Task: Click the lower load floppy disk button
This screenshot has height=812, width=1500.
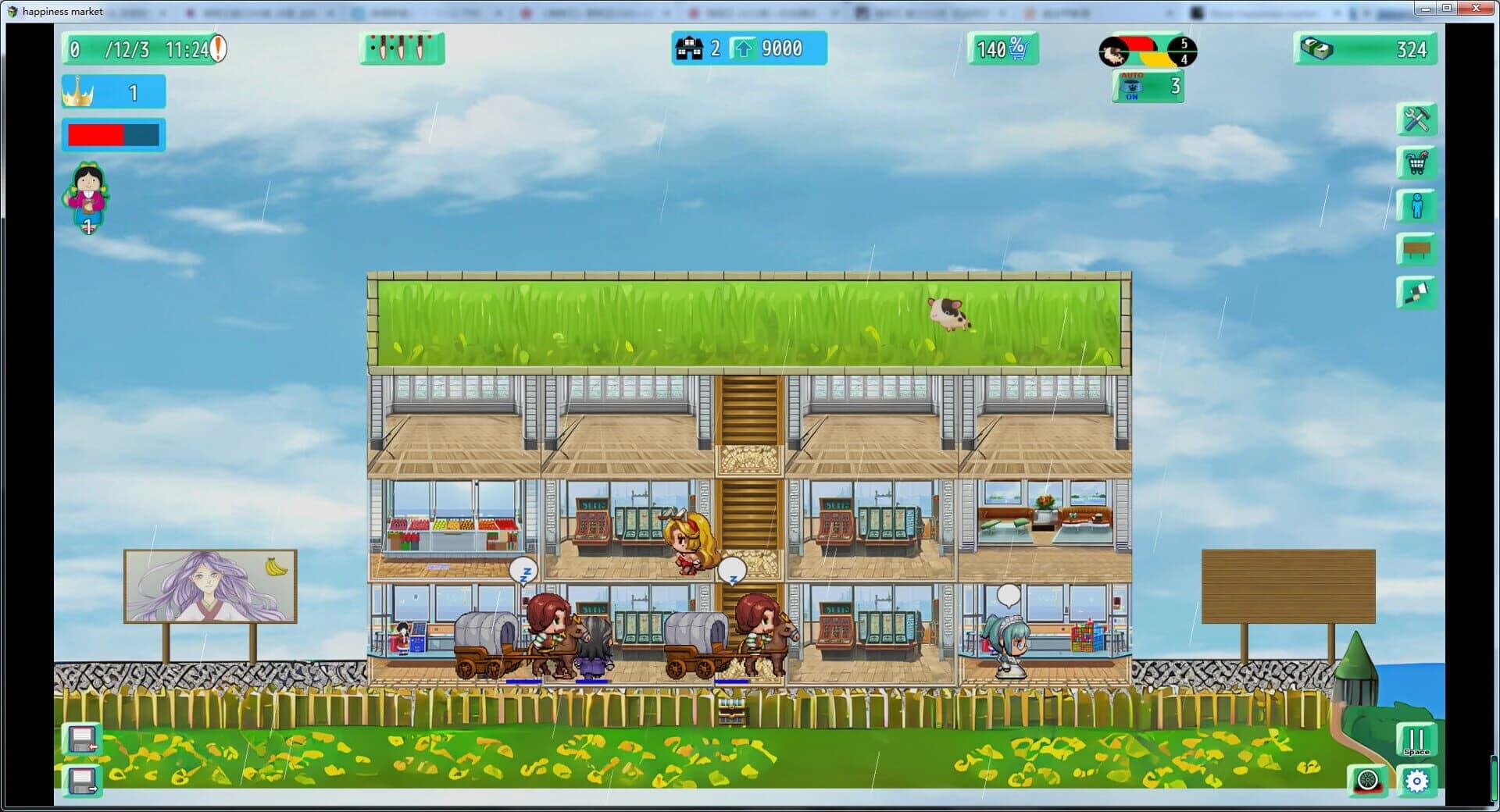Action: tap(80, 780)
